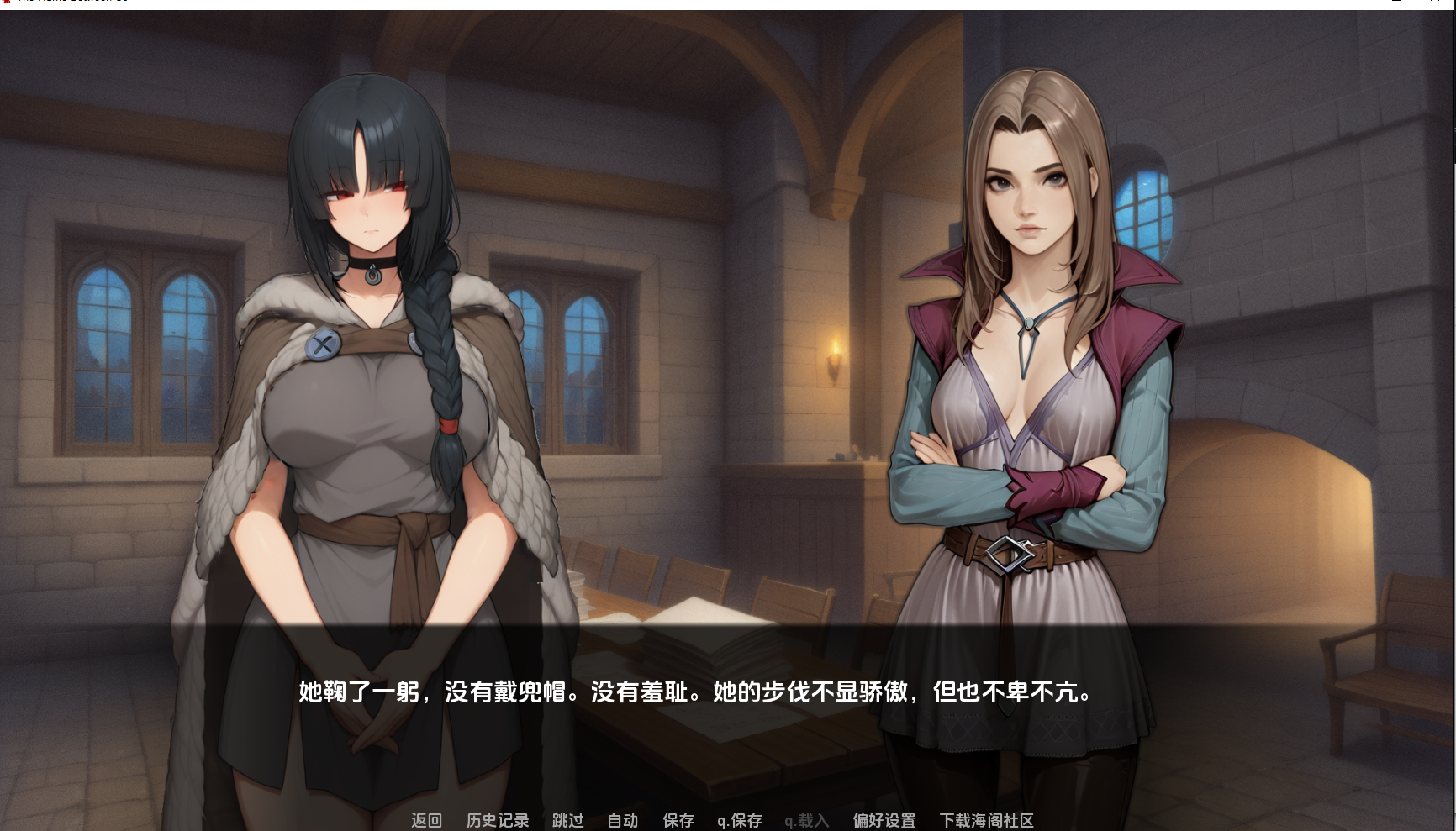This screenshot has width=1456, height=831.
Task: Click the grayed-out q.载入 quick load option
Action: point(804,820)
